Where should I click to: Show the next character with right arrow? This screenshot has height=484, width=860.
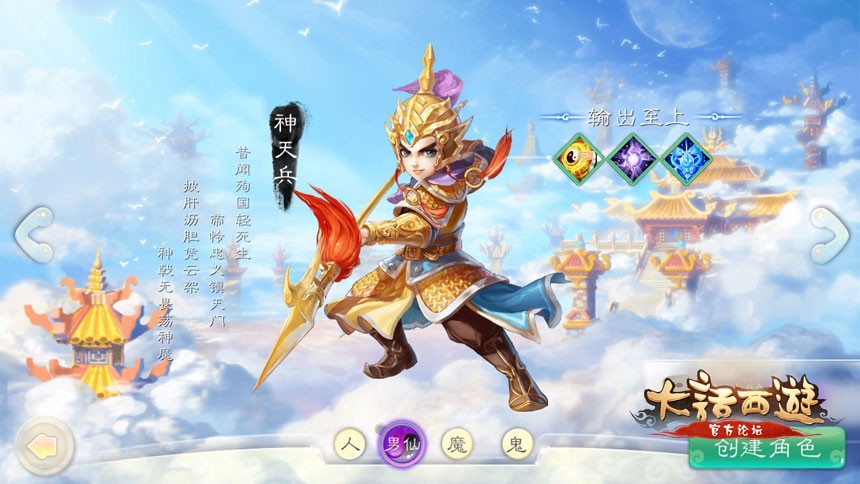coord(828,236)
